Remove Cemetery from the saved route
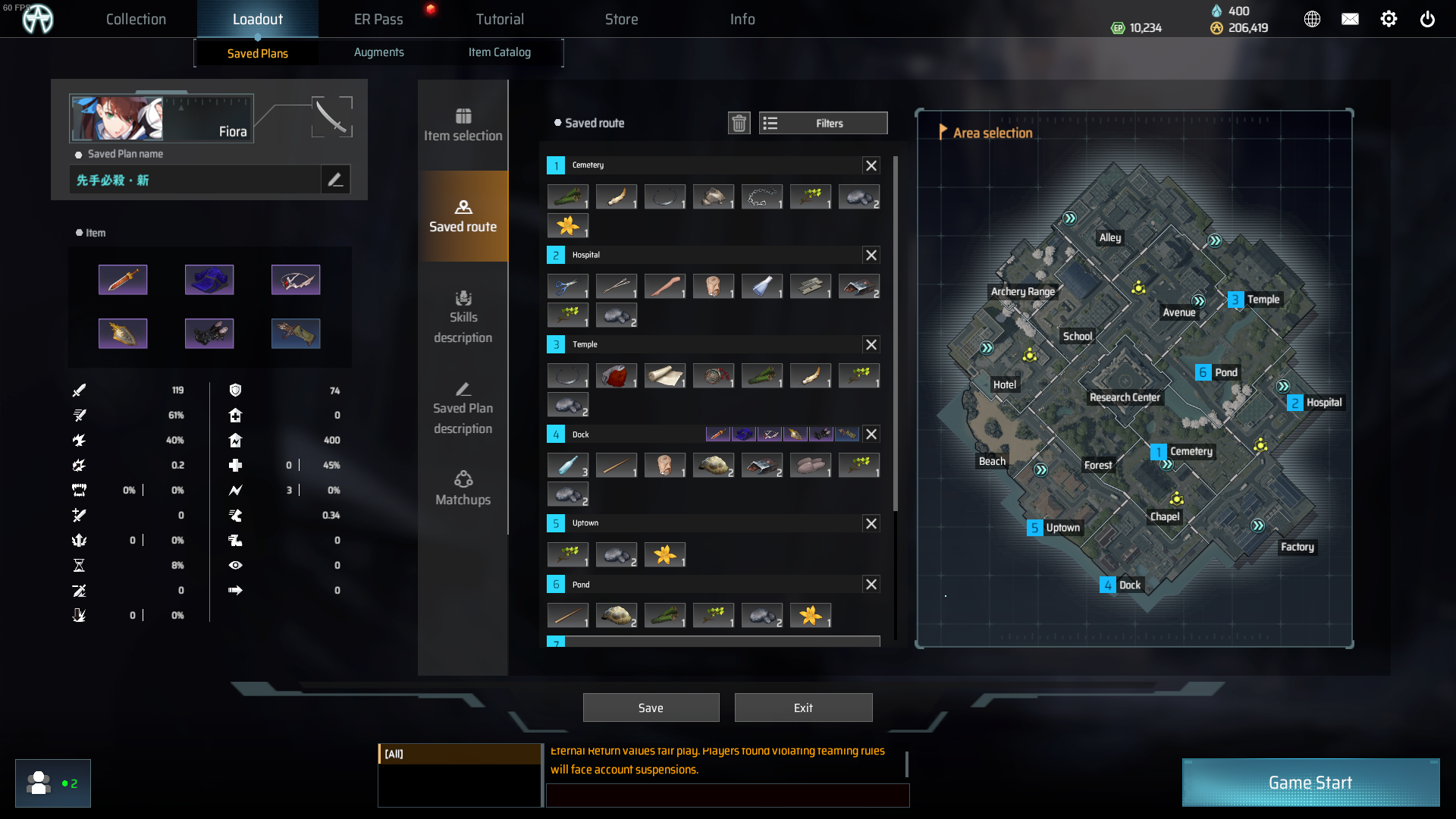 pyautogui.click(x=871, y=165)
